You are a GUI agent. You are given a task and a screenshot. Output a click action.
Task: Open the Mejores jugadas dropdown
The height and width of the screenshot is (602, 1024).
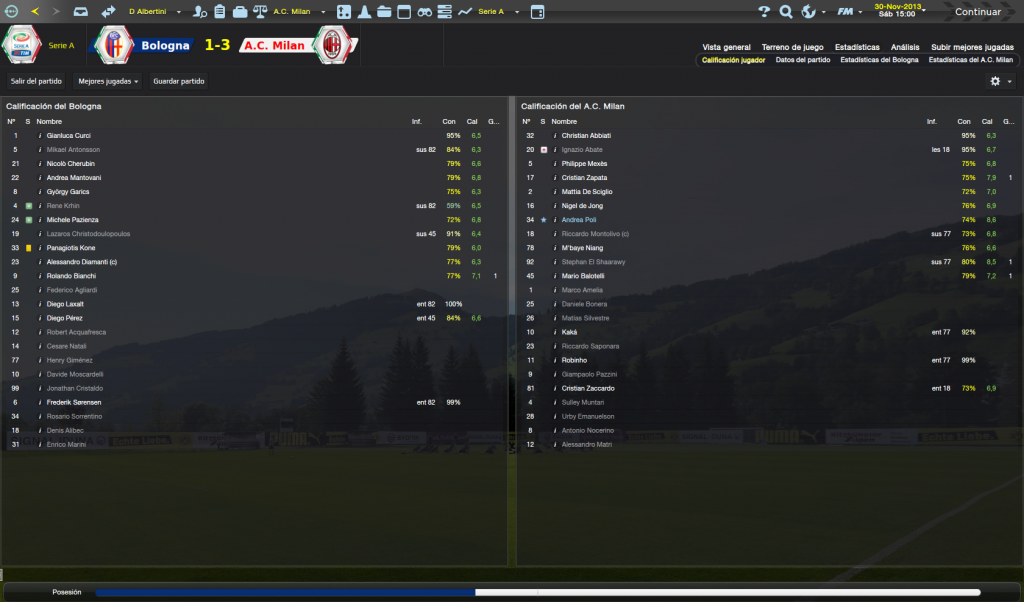[x=108, y=81]
